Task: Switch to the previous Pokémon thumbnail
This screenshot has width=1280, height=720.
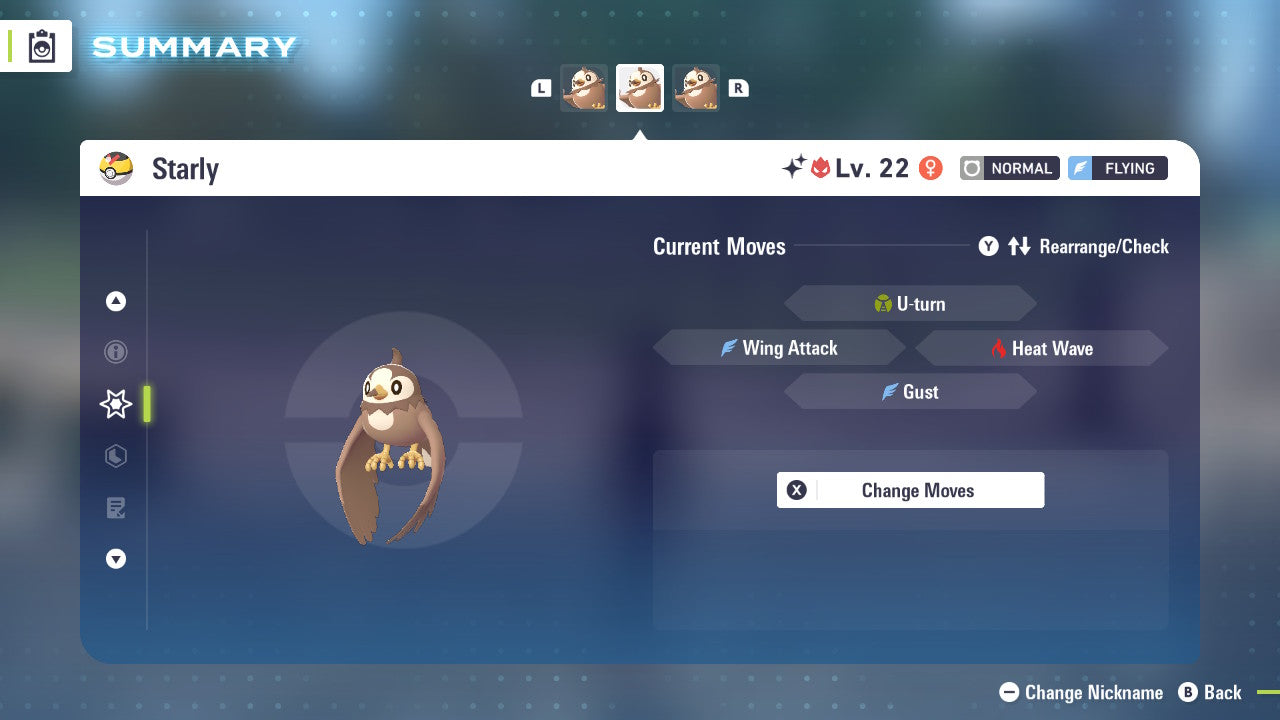Action: coord(584,88)
